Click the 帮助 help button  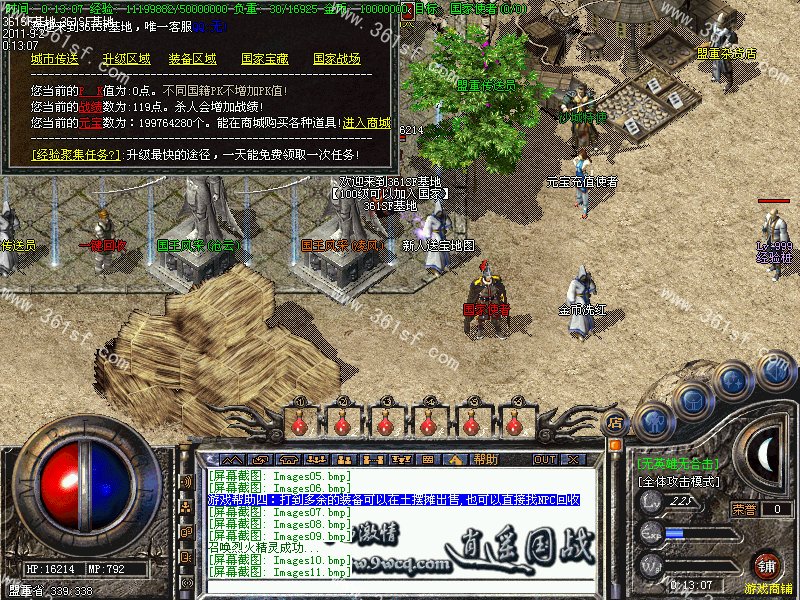(x=486, y=459)
